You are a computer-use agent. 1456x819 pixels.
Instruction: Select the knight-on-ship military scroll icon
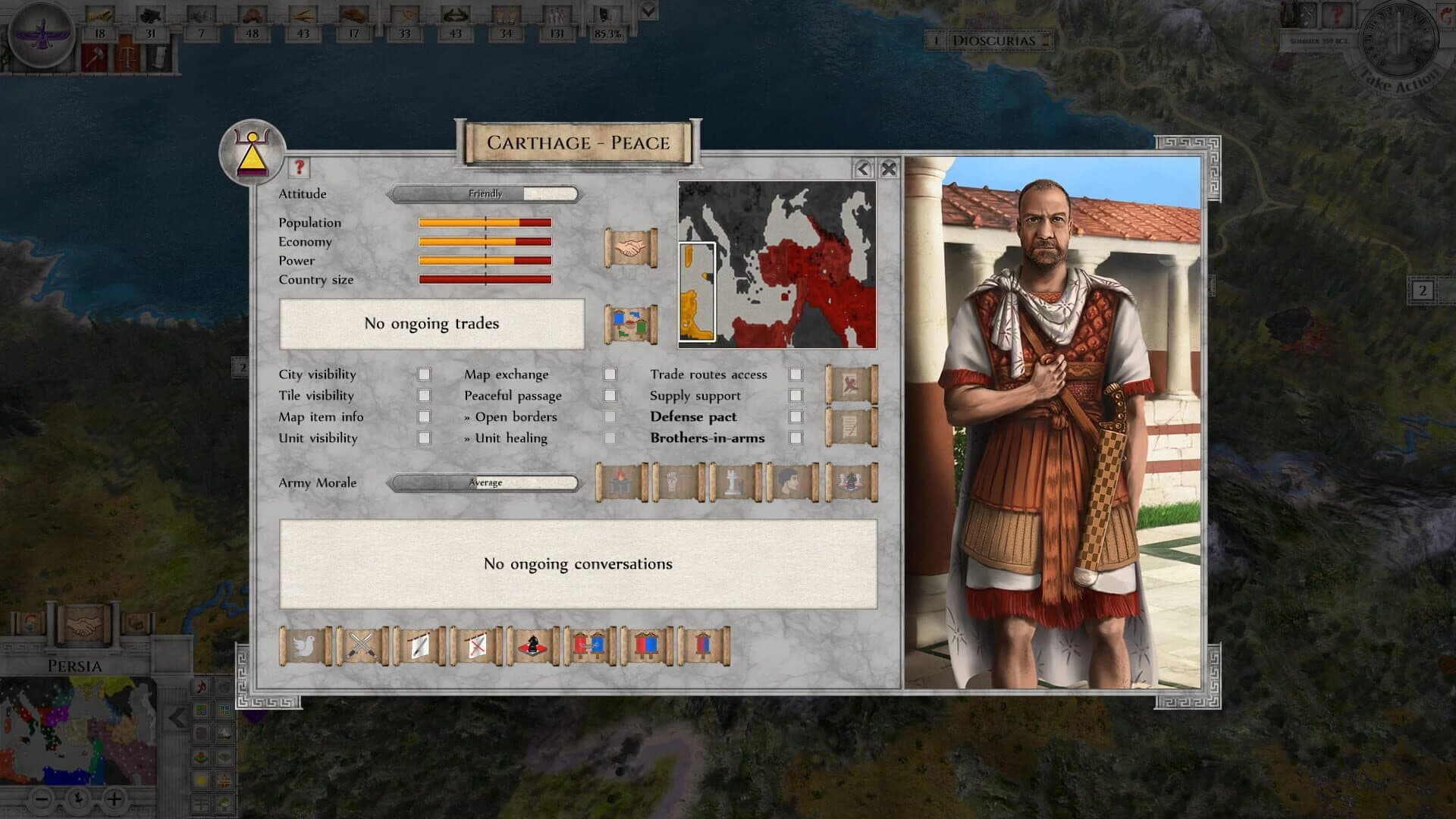pos(533,645)
